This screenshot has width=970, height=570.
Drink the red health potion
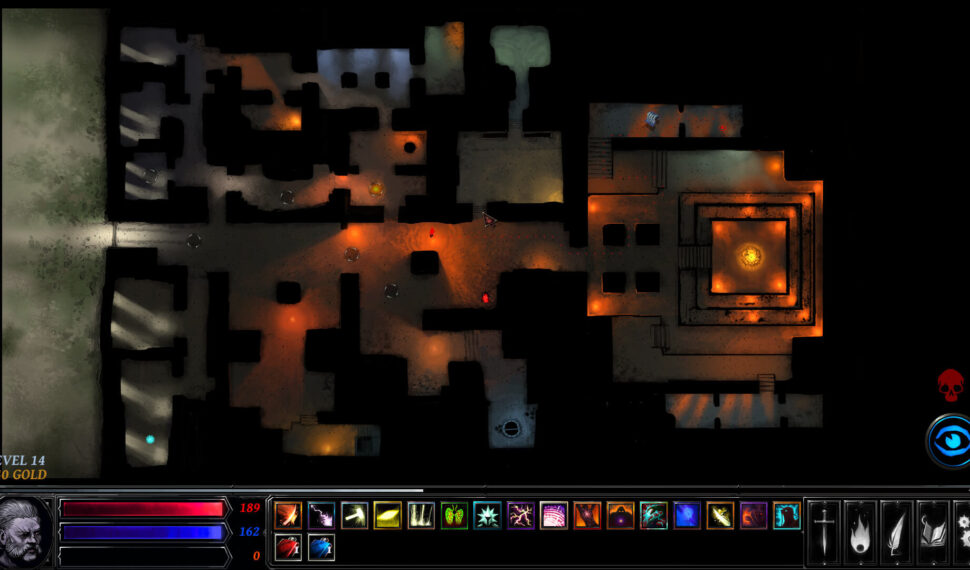click(288, 547)
